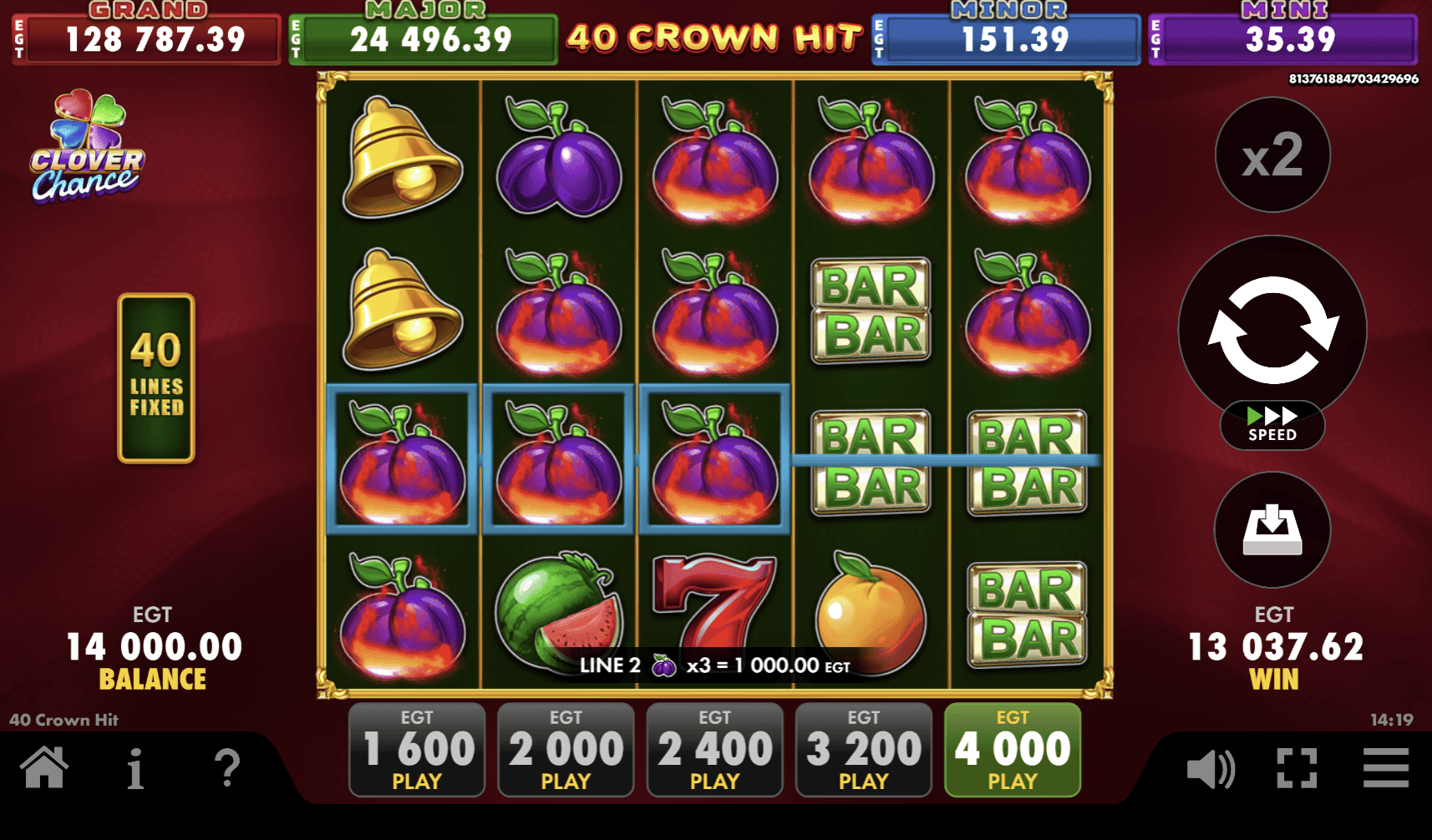
Task: Toggle the SPEED setting for faster spins
Action: pyautogui.click(x=1272, y=426)
